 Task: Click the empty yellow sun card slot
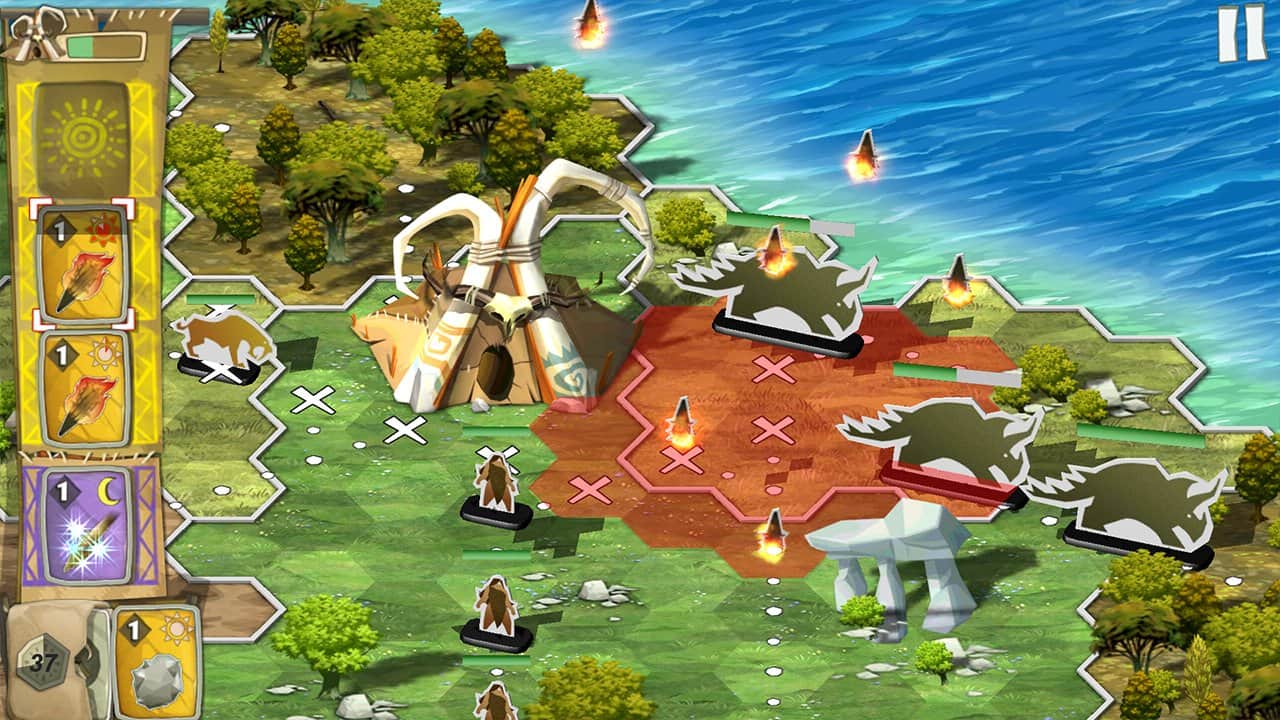coord(83,137)
